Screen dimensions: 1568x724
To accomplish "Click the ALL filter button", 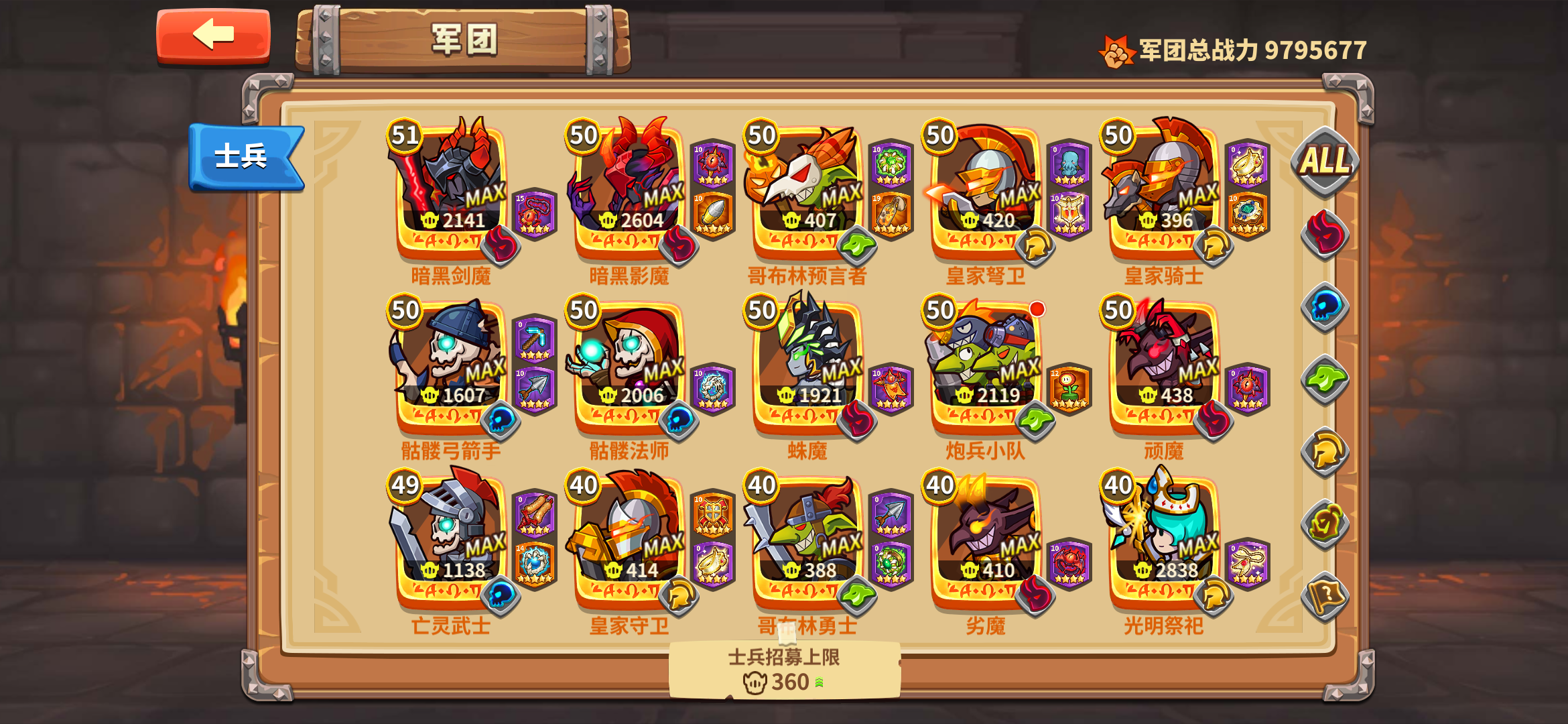I will pyautogui.click(x=1327, y=161).
